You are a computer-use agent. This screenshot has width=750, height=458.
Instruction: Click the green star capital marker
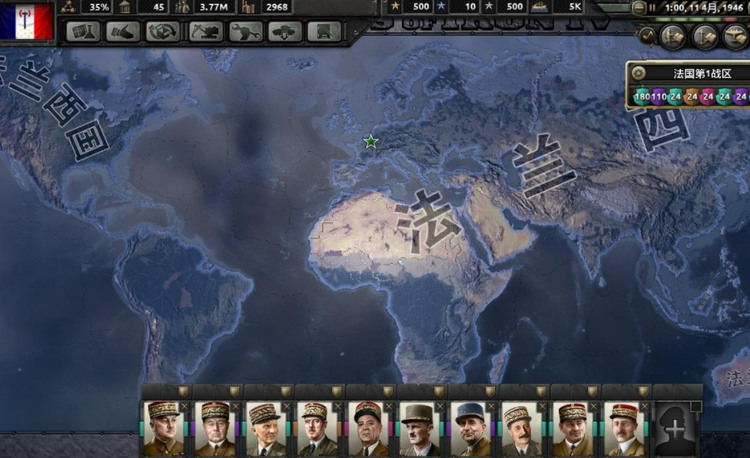pyautogui.click(x=371, y=142)
